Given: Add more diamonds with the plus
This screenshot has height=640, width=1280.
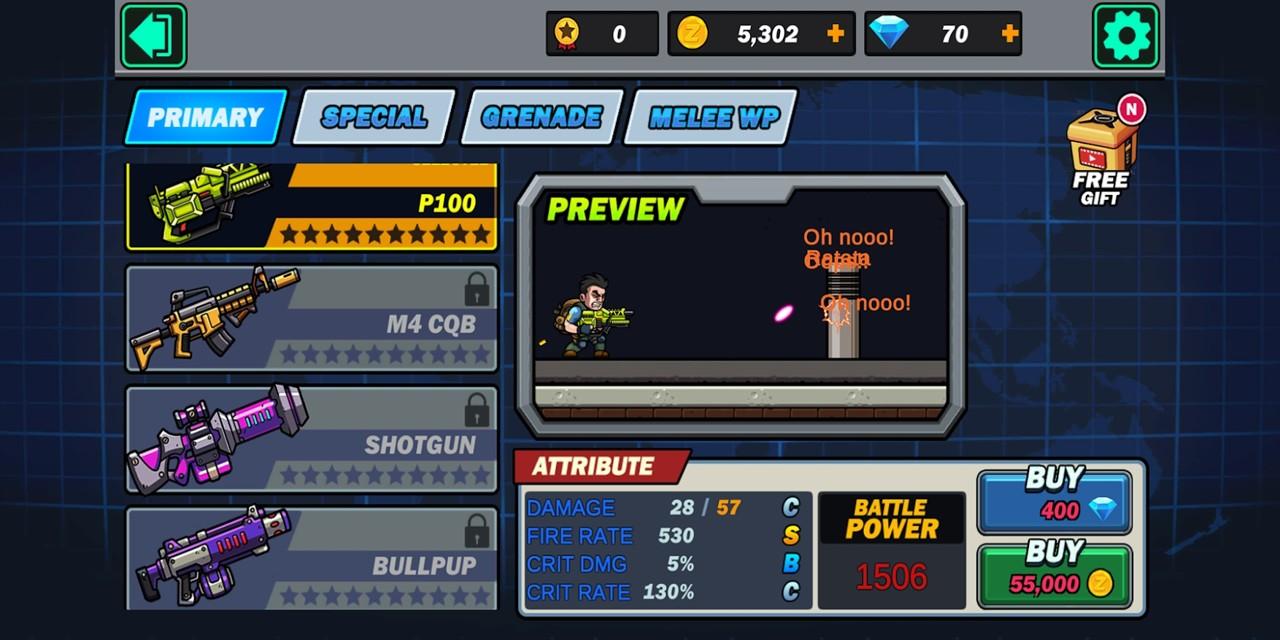Looking at the screenshot, I should [1010, 34].
